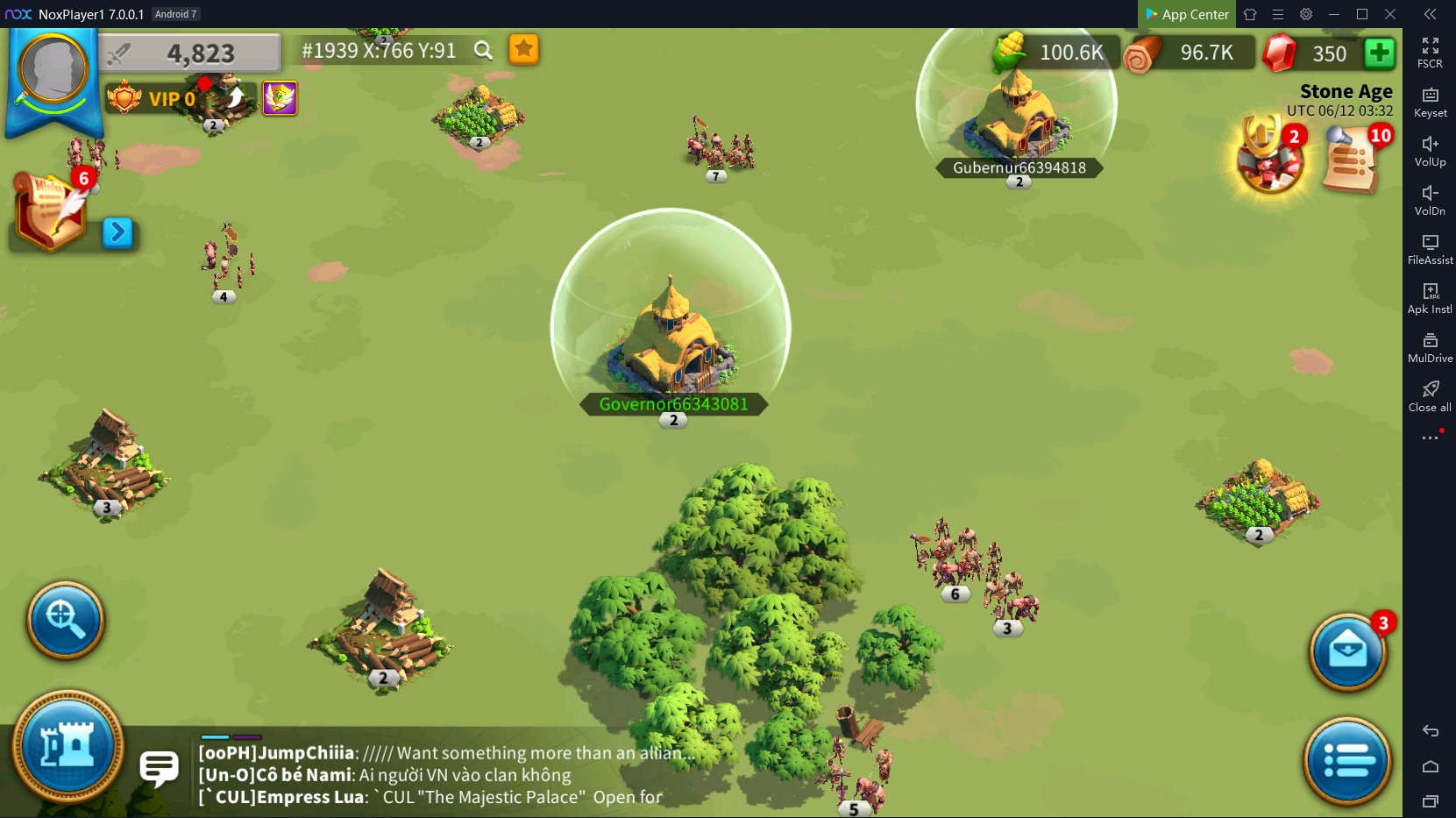1456x818 pixels.
Task: Open the Stone Age era label
Action: pos(1346,91)
